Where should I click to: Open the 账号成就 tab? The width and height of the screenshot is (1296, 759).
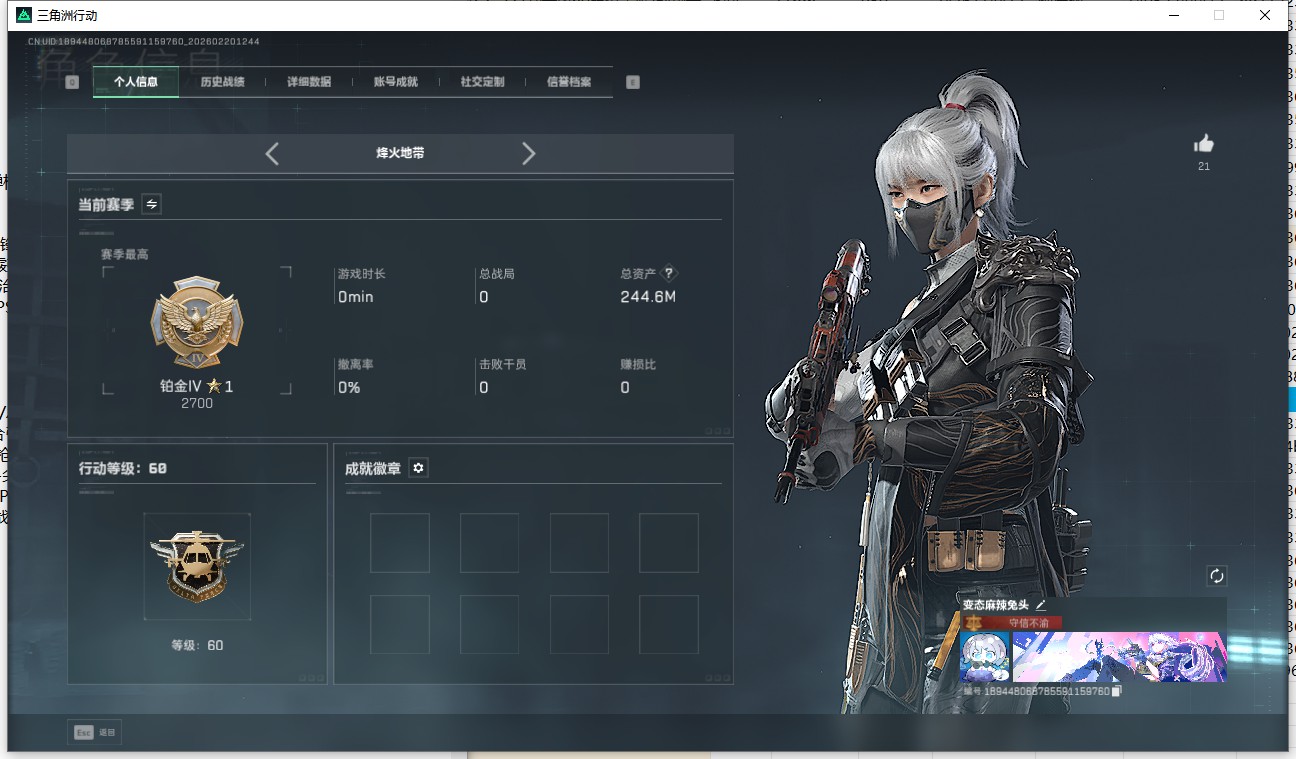click(394, 81)
